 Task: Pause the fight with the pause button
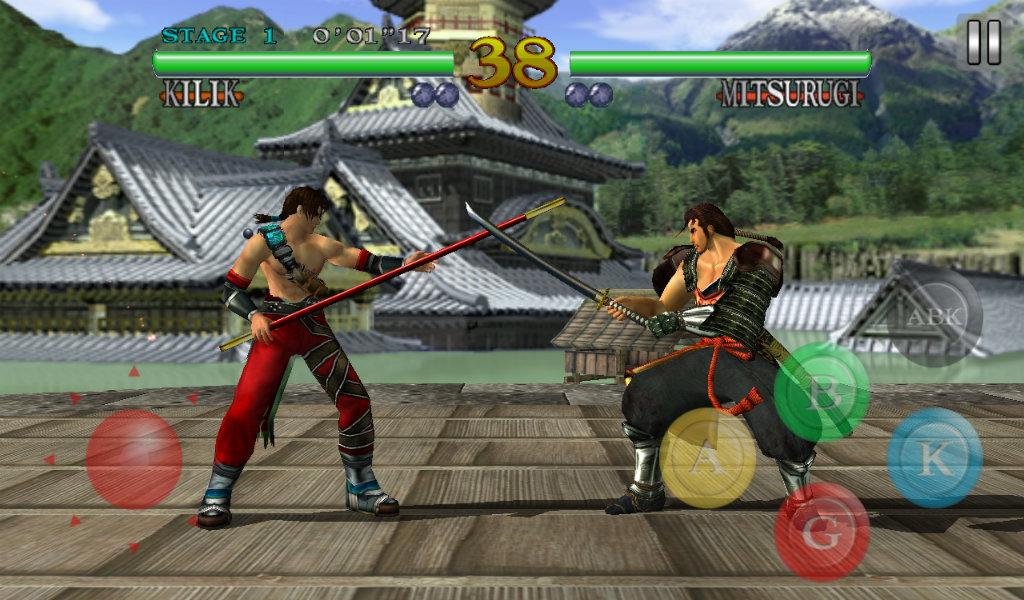[x=983, y=43]
